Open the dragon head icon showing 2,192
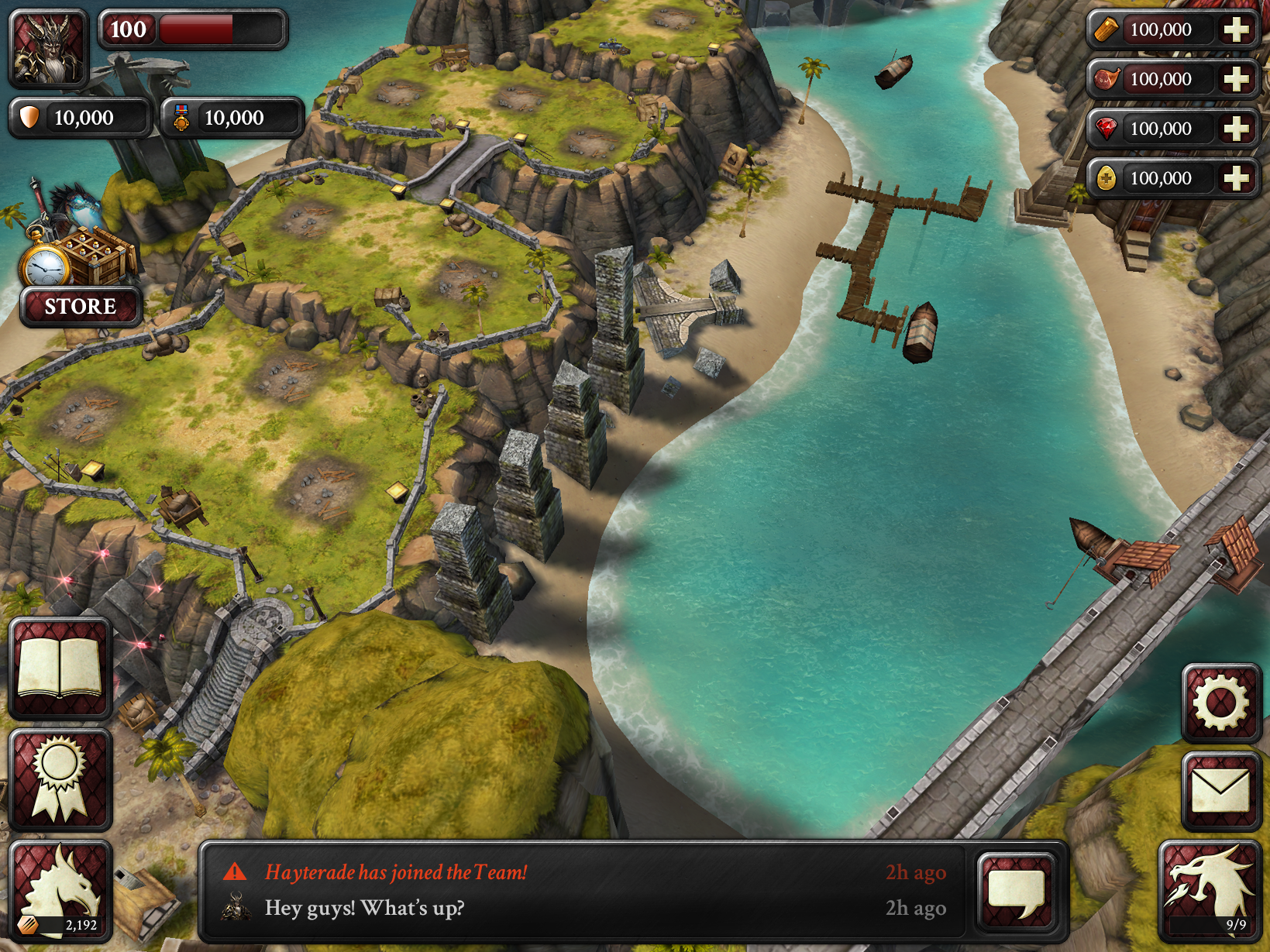 [x=60, y=891]
